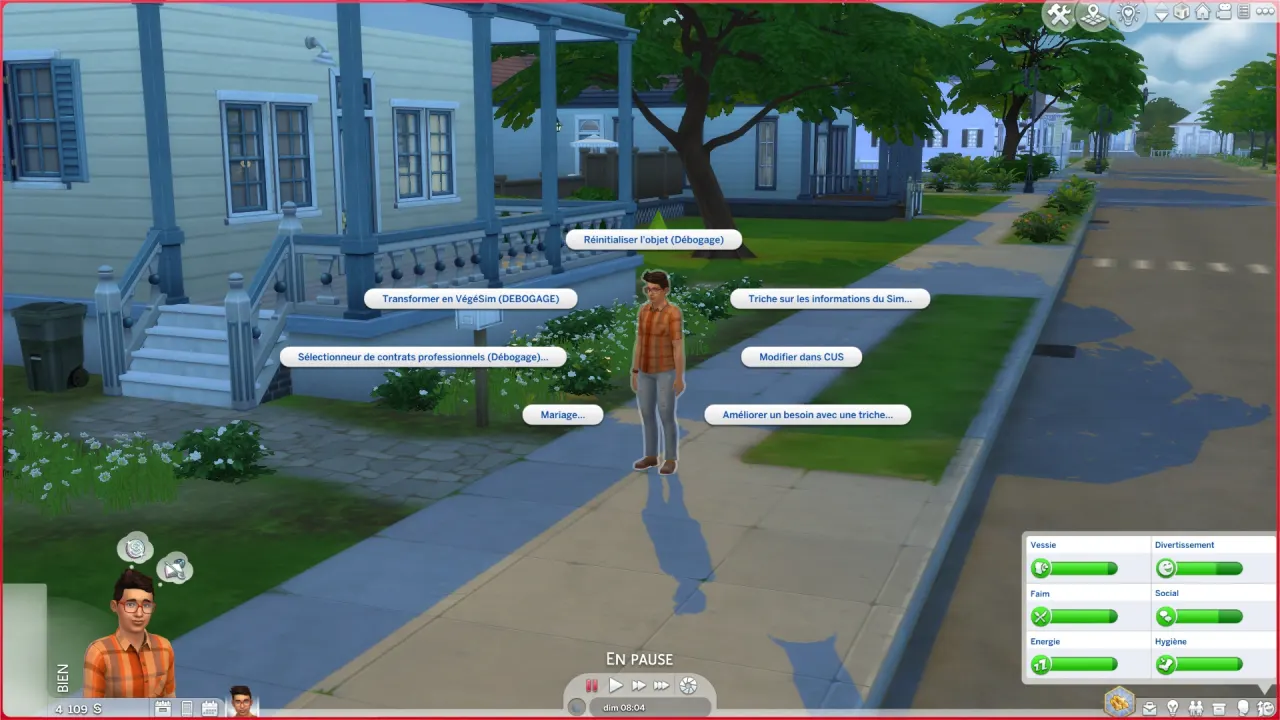The height and width of the screenshot is (720, 1280).
Task: Choose 'Modifier dans CUS' option
Action: pos(801,357)
